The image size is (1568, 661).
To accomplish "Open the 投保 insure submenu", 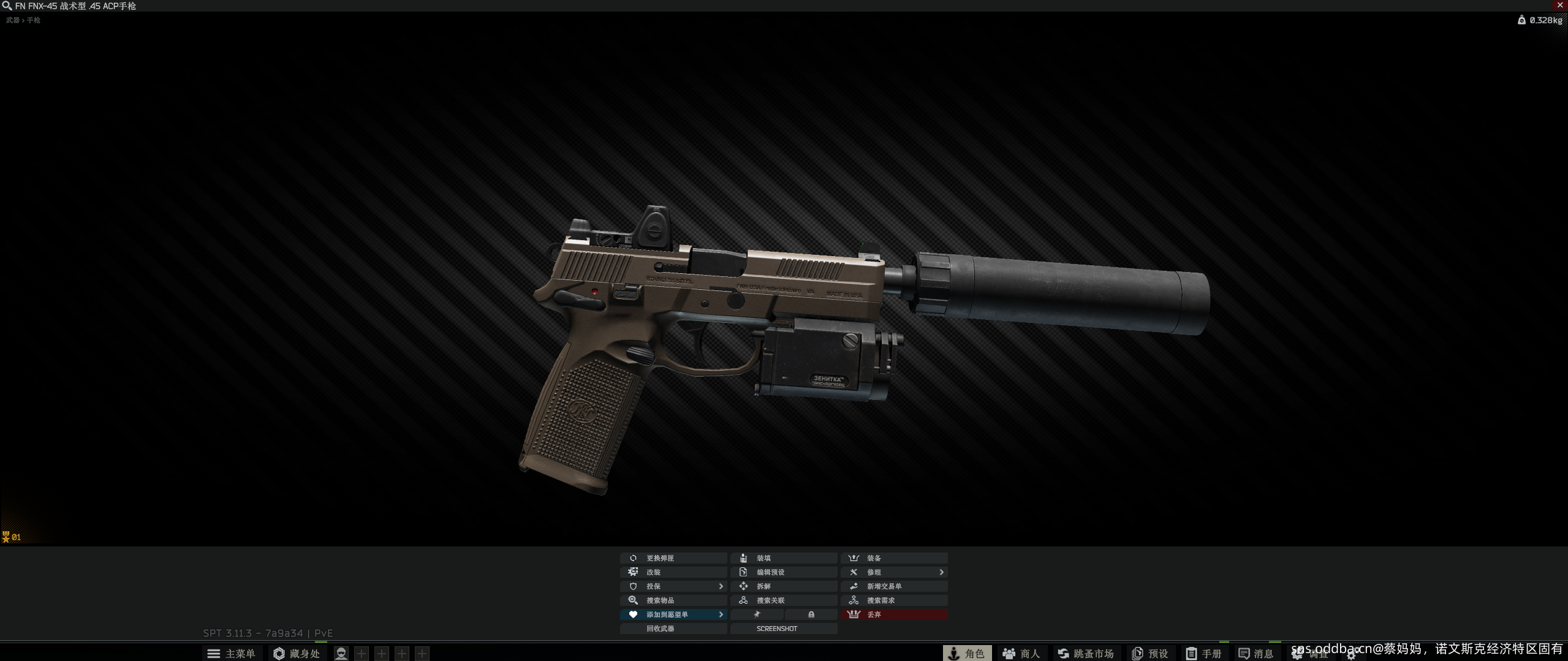I will 673,586.
